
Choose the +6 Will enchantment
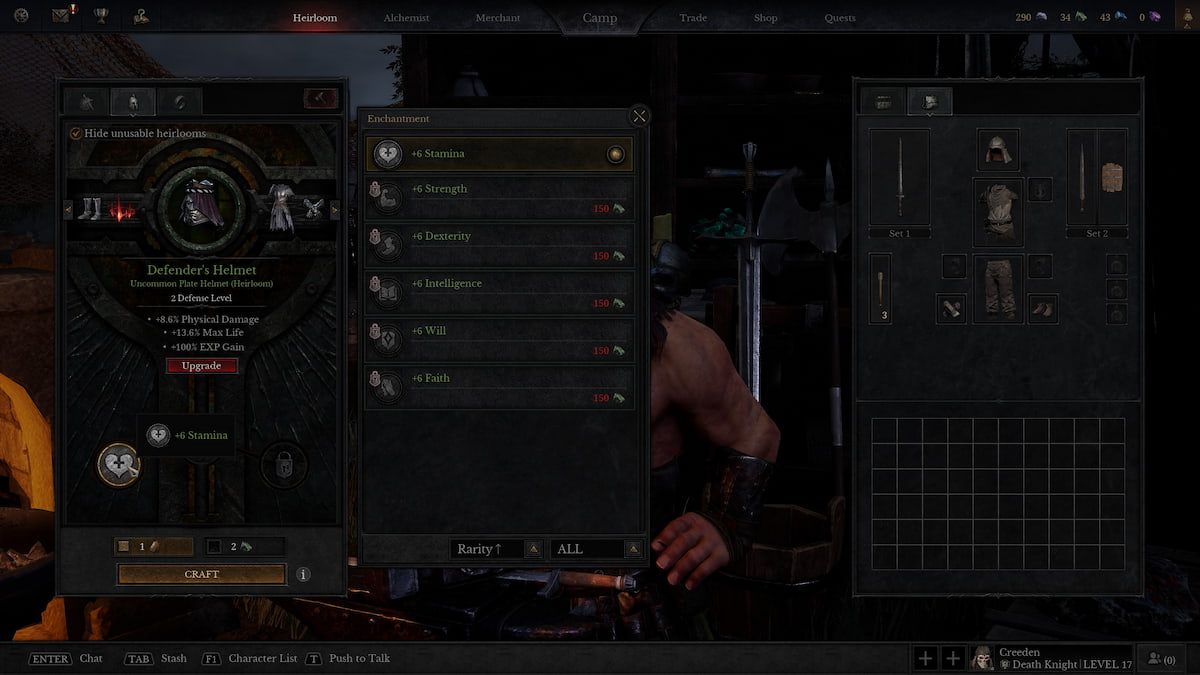point(499,340)
